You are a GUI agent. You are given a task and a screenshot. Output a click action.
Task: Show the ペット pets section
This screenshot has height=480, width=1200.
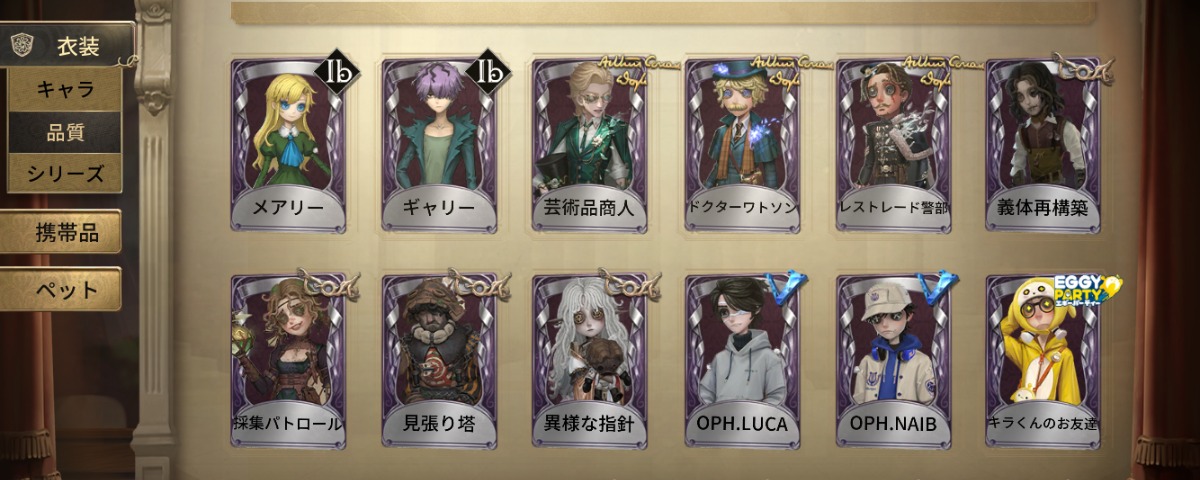61,290
